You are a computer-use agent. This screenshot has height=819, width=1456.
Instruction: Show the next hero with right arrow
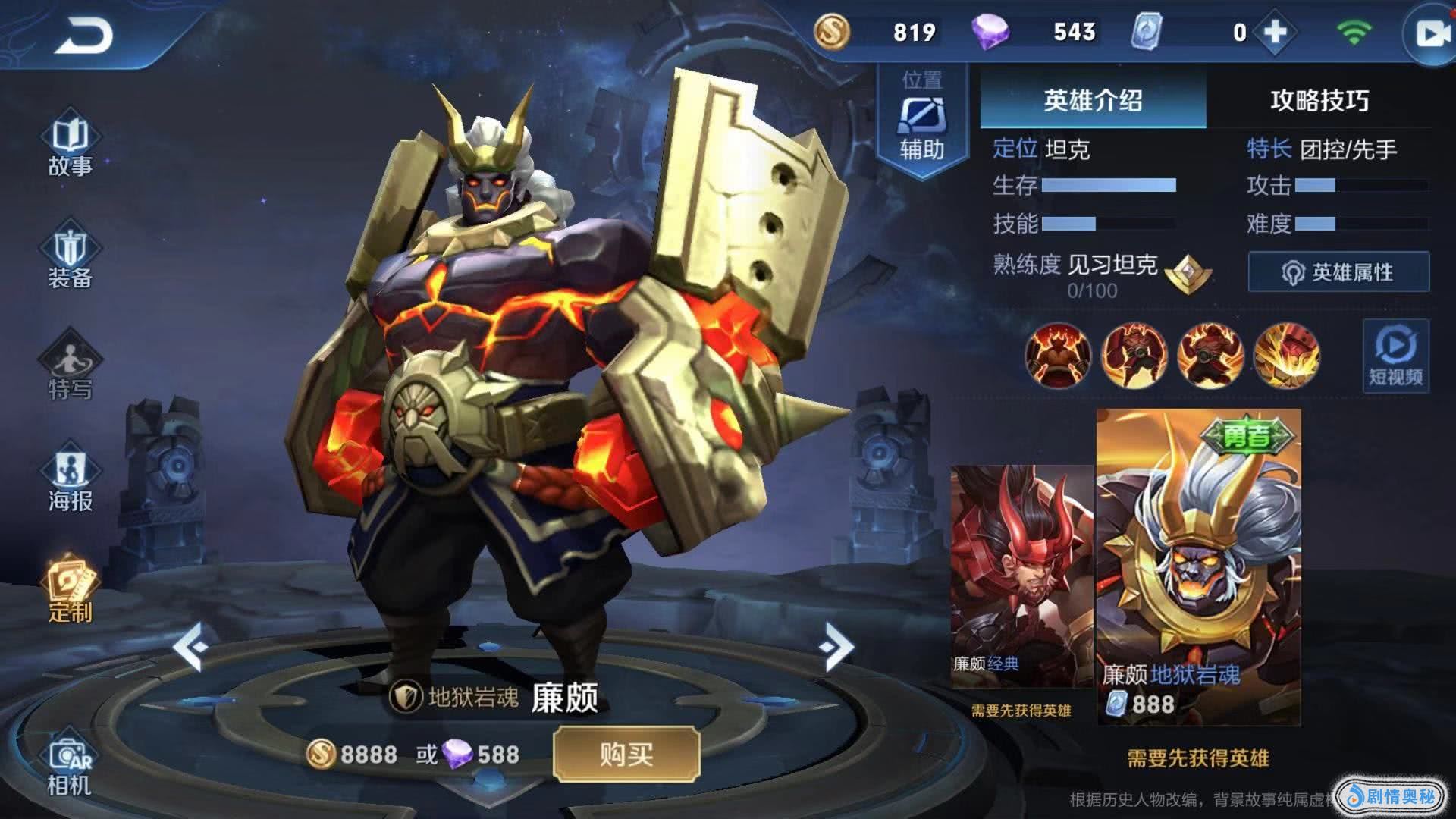pyautogui.click(x=836, y=647)
